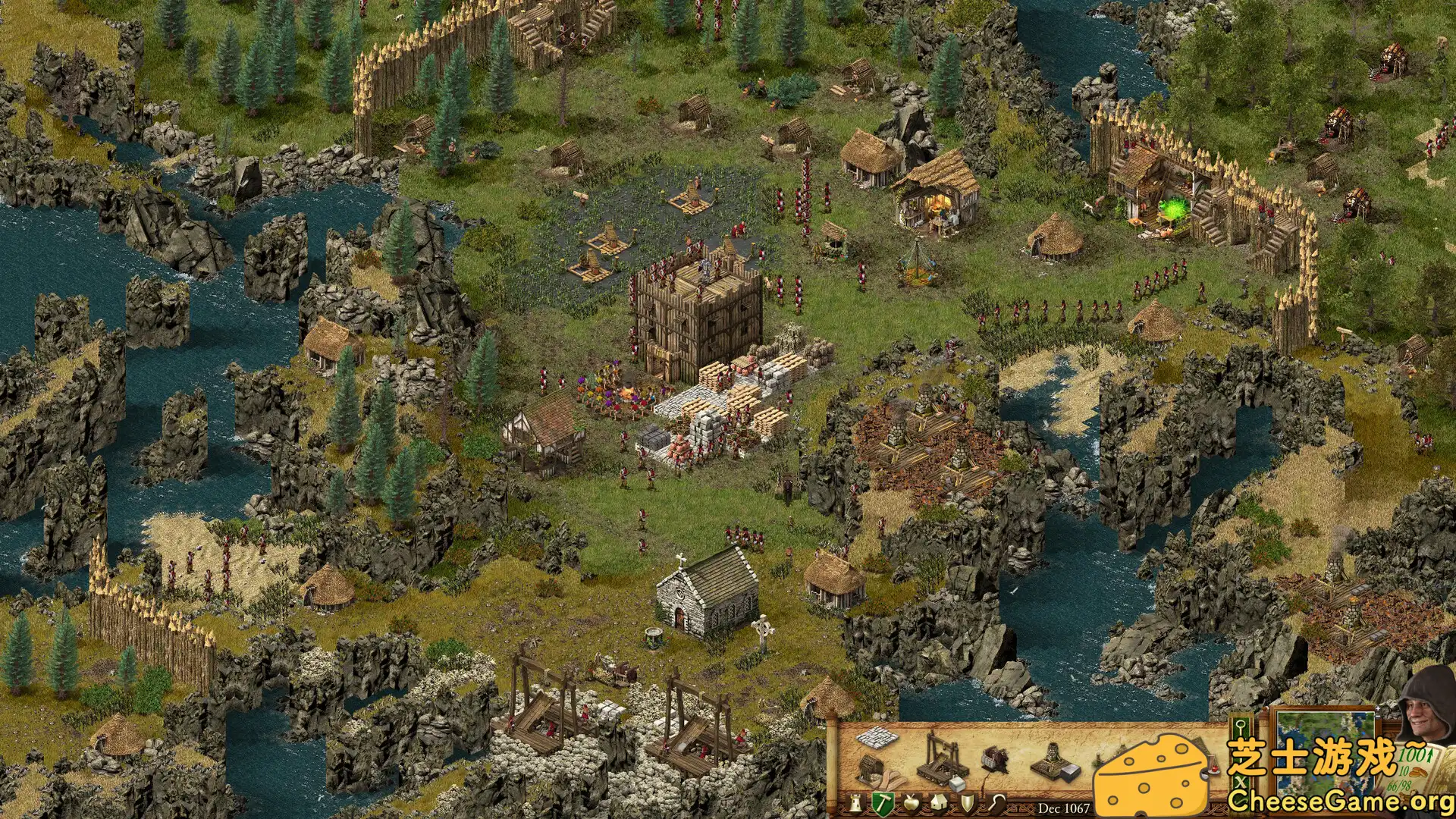Click the green hammer industry shield icon
The height and width of the screenshot is (819, 1456).
883,804
